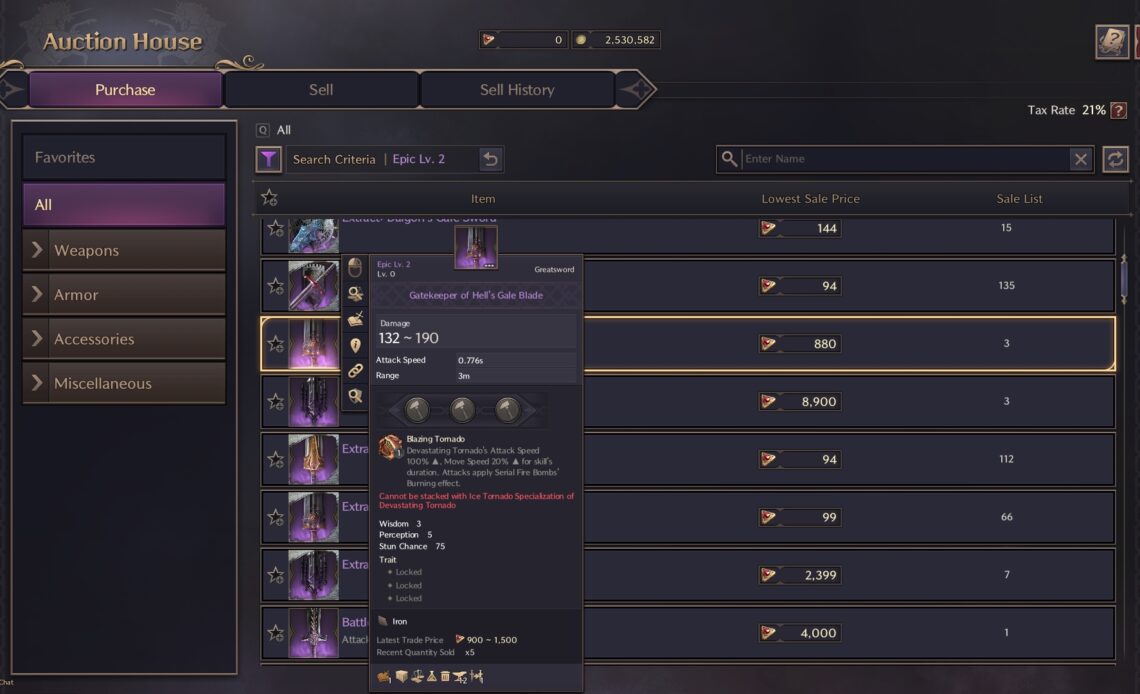The height and width of the screenshot is (694, 1140).
Task: Switch to the Sell tab
Action: tap(321, 90)
